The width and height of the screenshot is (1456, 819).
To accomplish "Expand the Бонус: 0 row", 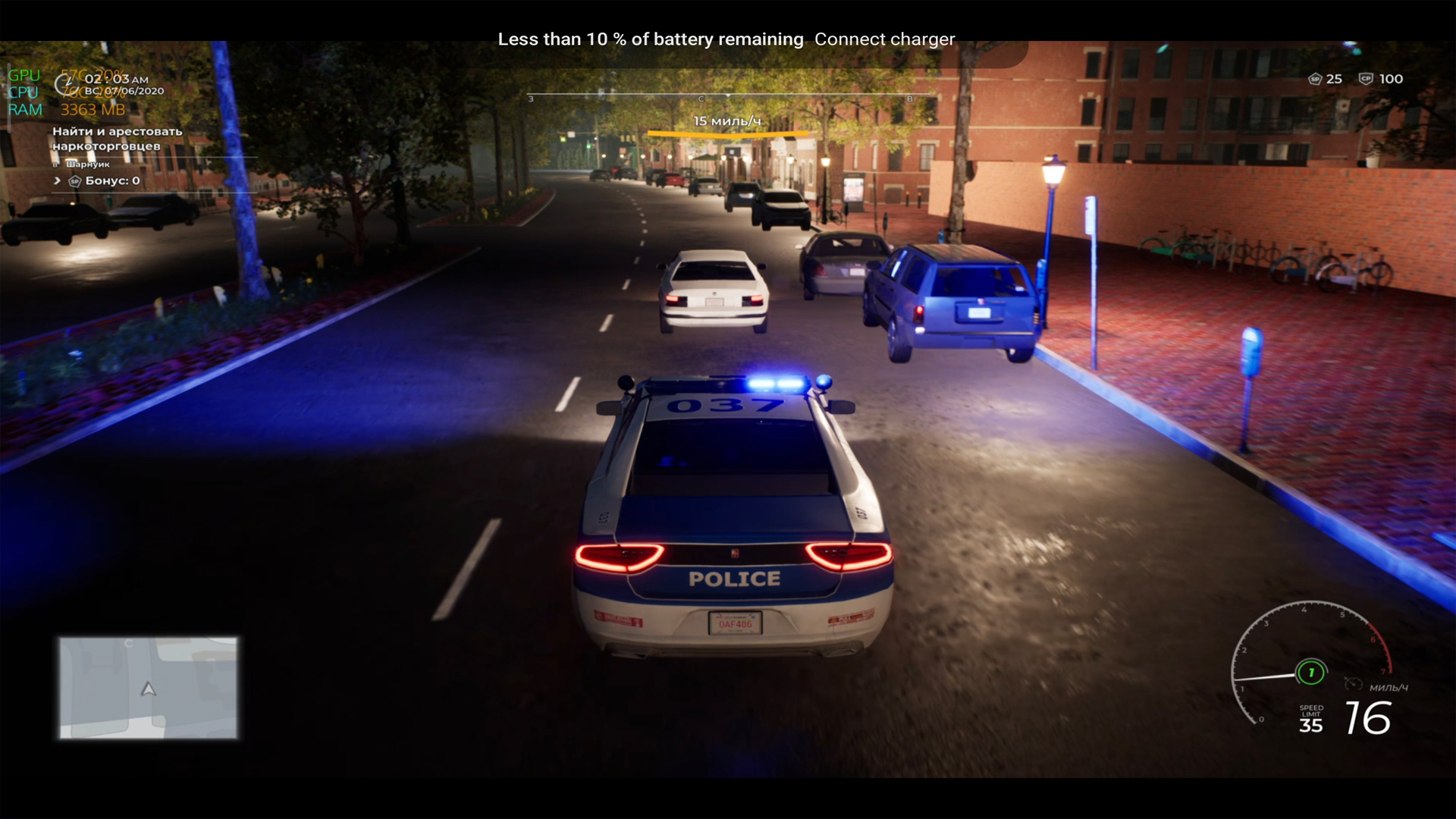I will 57,180.
